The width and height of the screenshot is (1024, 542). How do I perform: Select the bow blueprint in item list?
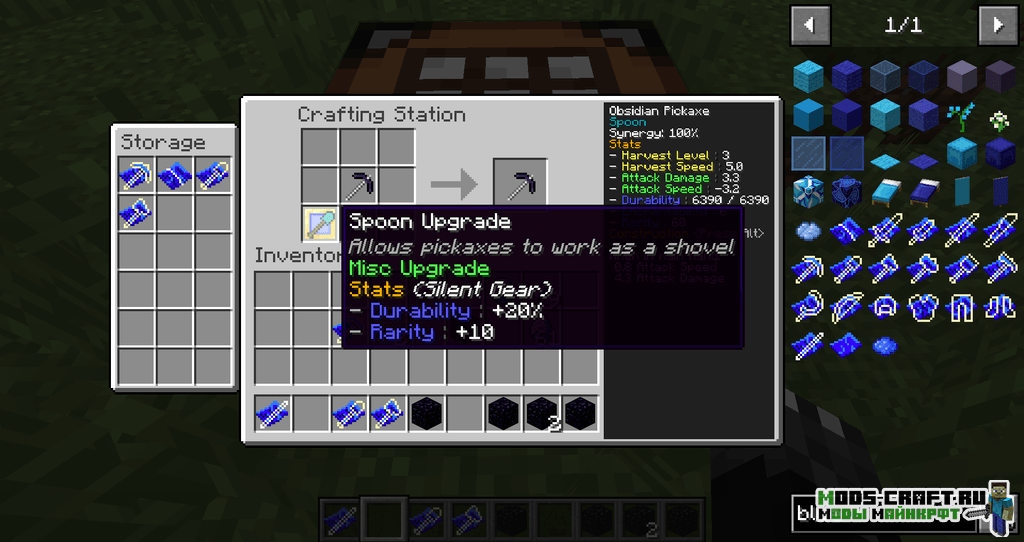point(846,307)
